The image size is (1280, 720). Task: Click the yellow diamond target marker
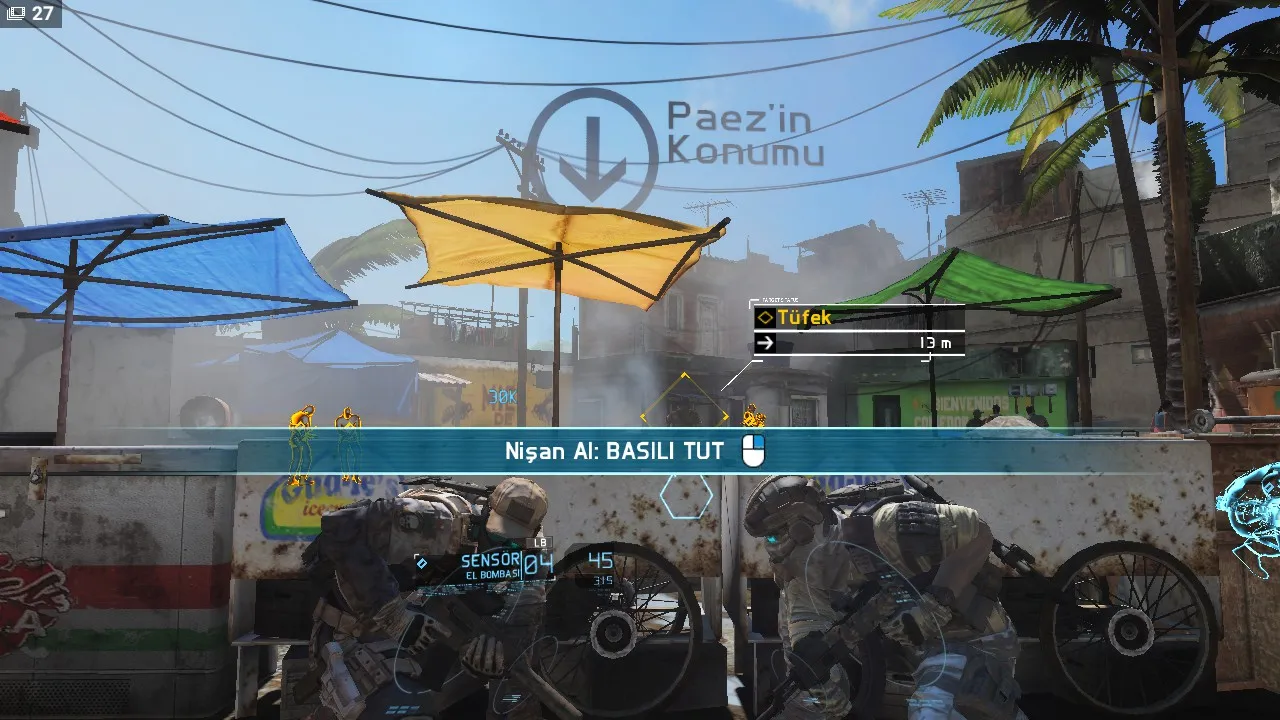coord(685,413)
